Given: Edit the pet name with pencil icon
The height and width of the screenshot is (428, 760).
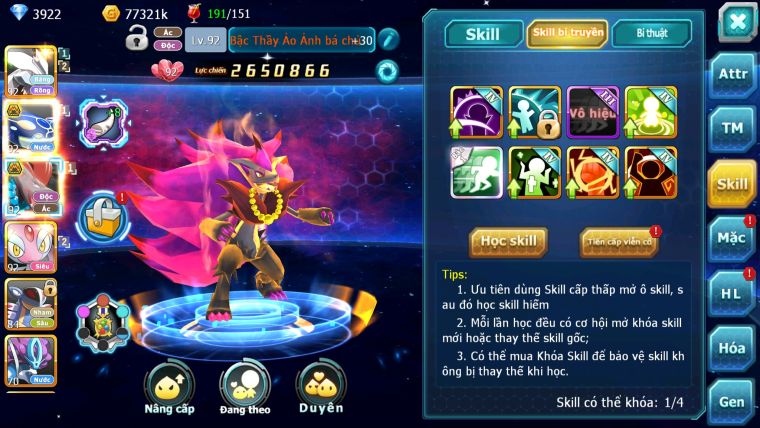Looking at the screenshot, I should click(388, 40).
